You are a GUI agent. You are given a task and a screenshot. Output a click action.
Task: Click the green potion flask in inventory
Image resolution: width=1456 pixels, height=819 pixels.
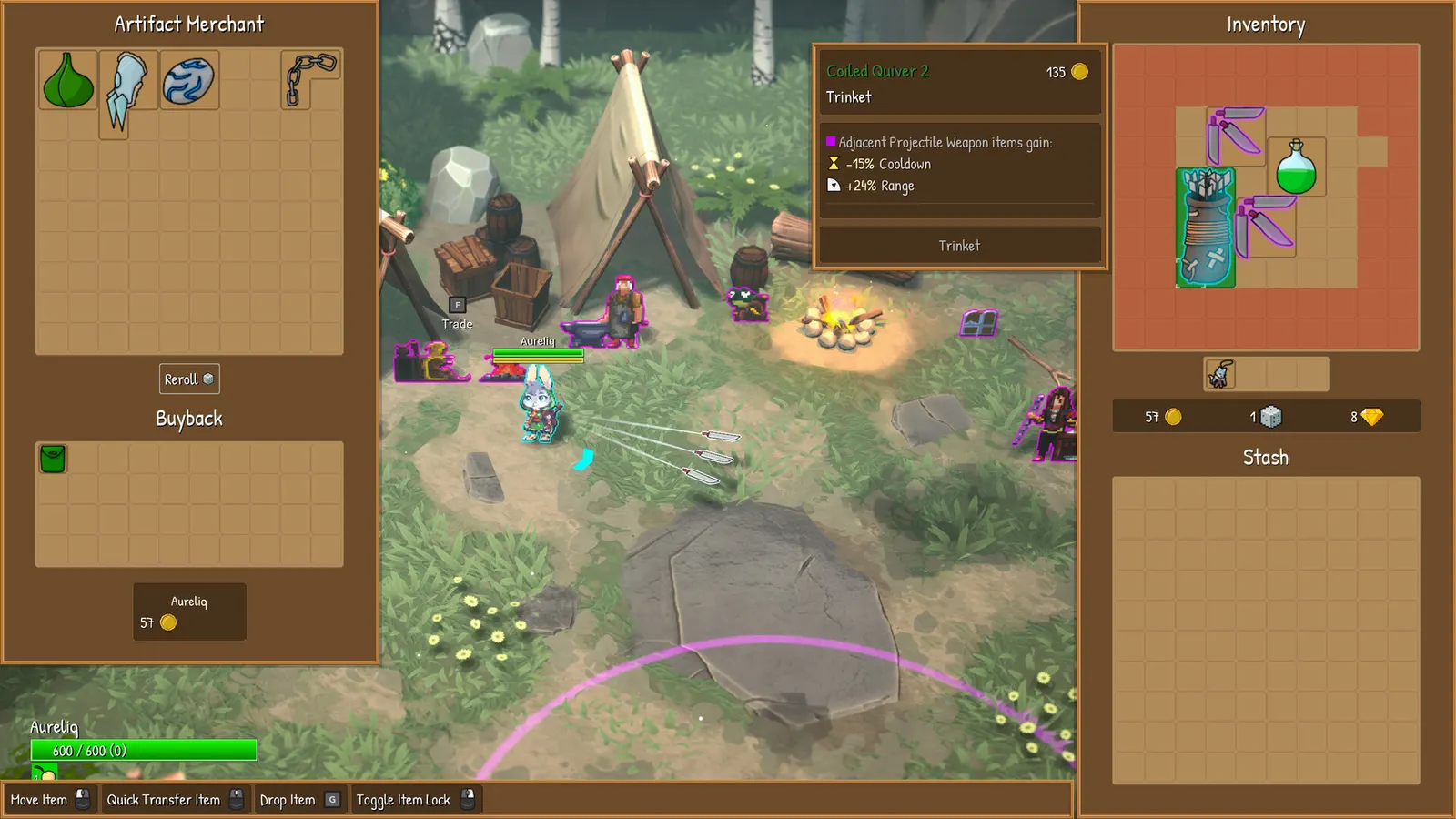click(x=1296, y=168)
